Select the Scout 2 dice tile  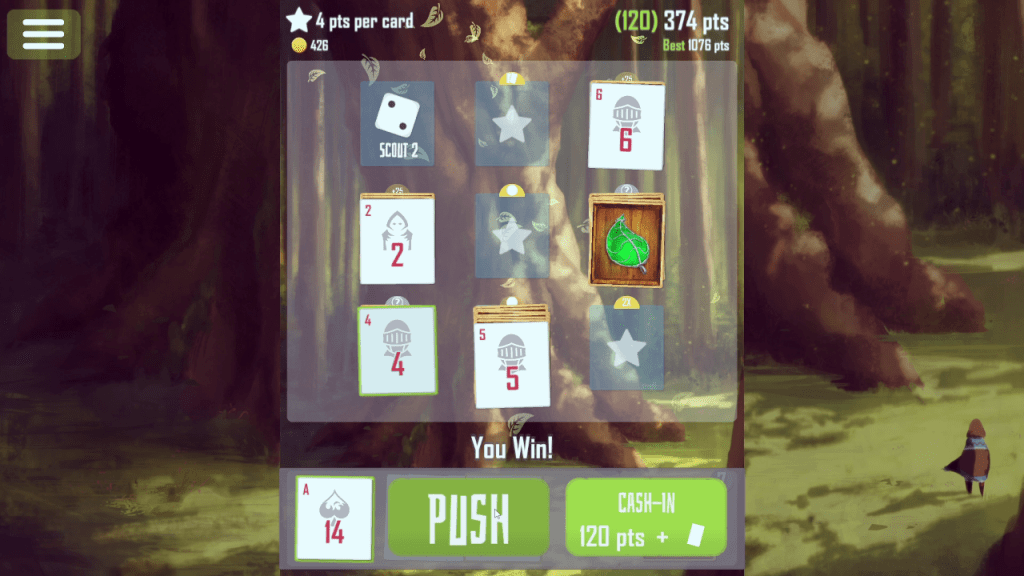(397, 123)
